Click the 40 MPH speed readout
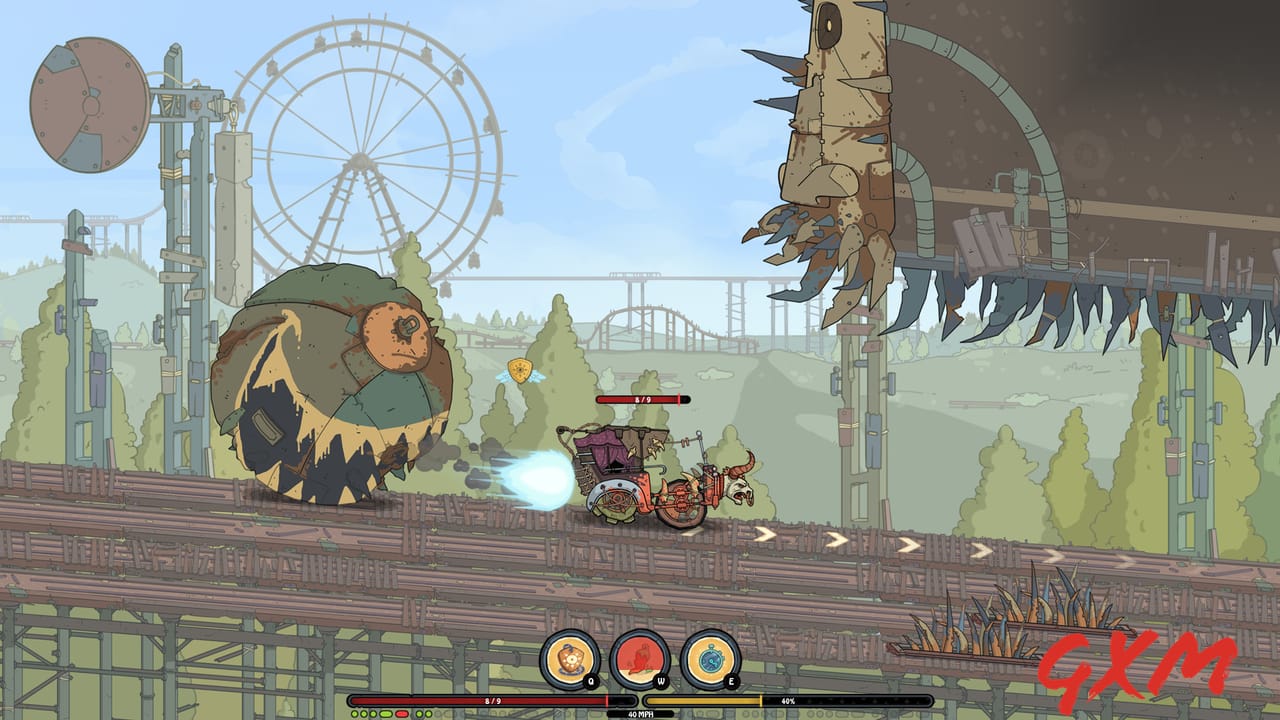The image size is (1280, 720). tap(641, 712)
